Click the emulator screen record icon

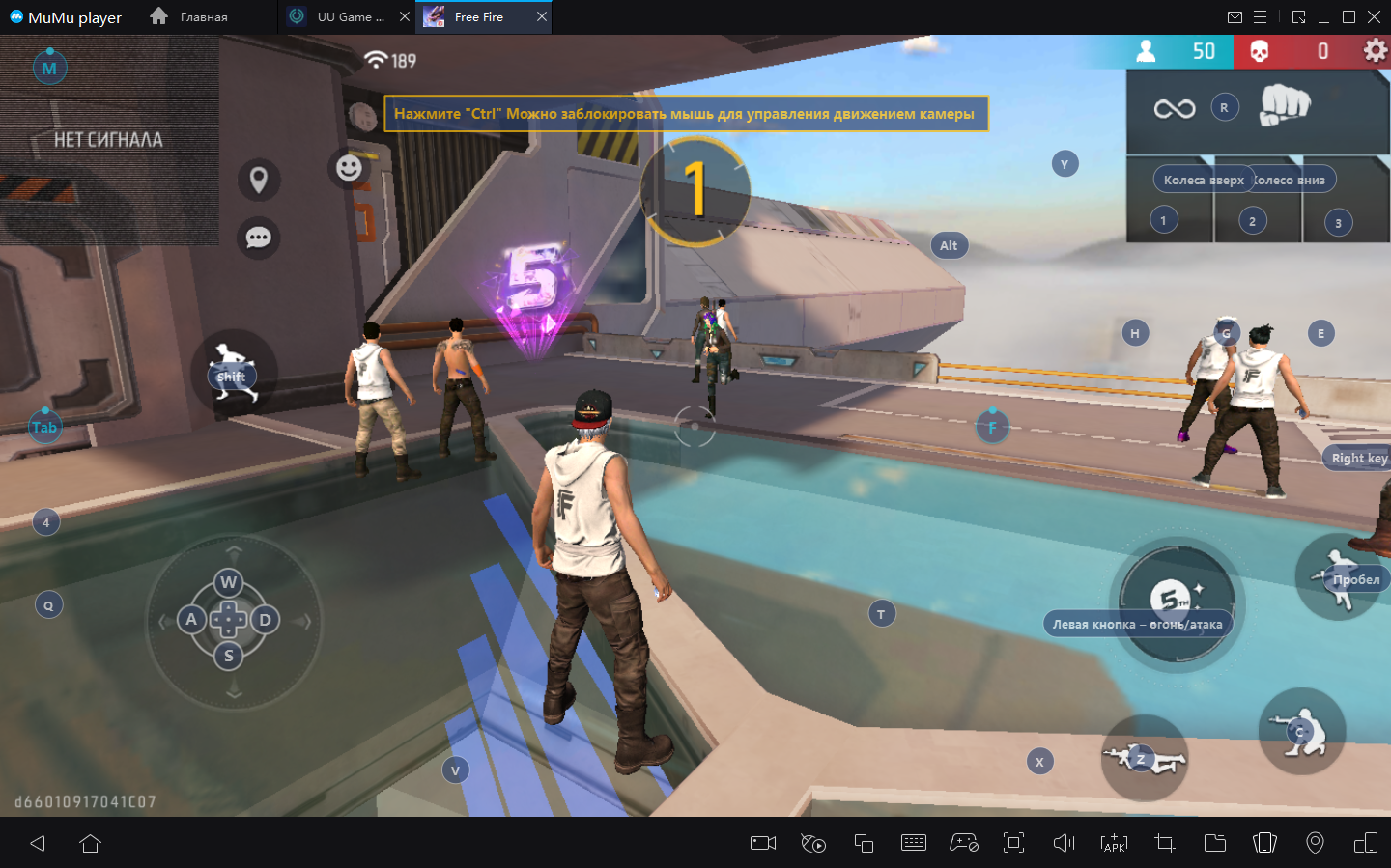763,843
